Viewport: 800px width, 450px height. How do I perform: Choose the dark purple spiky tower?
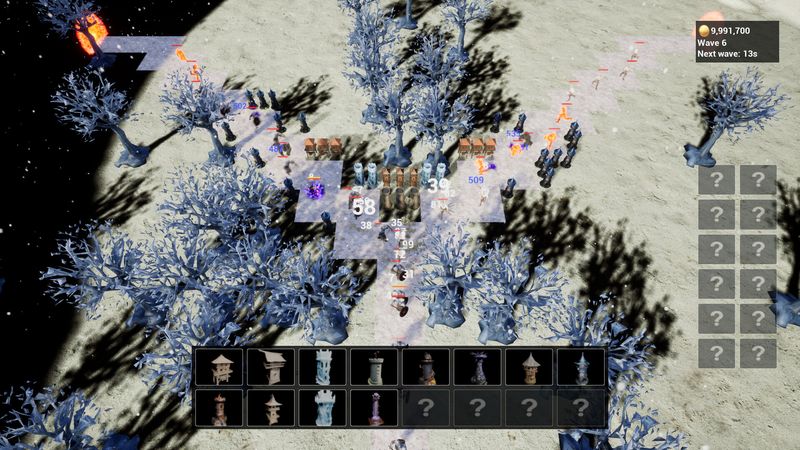pyautogui.click(x=478, y=367)
